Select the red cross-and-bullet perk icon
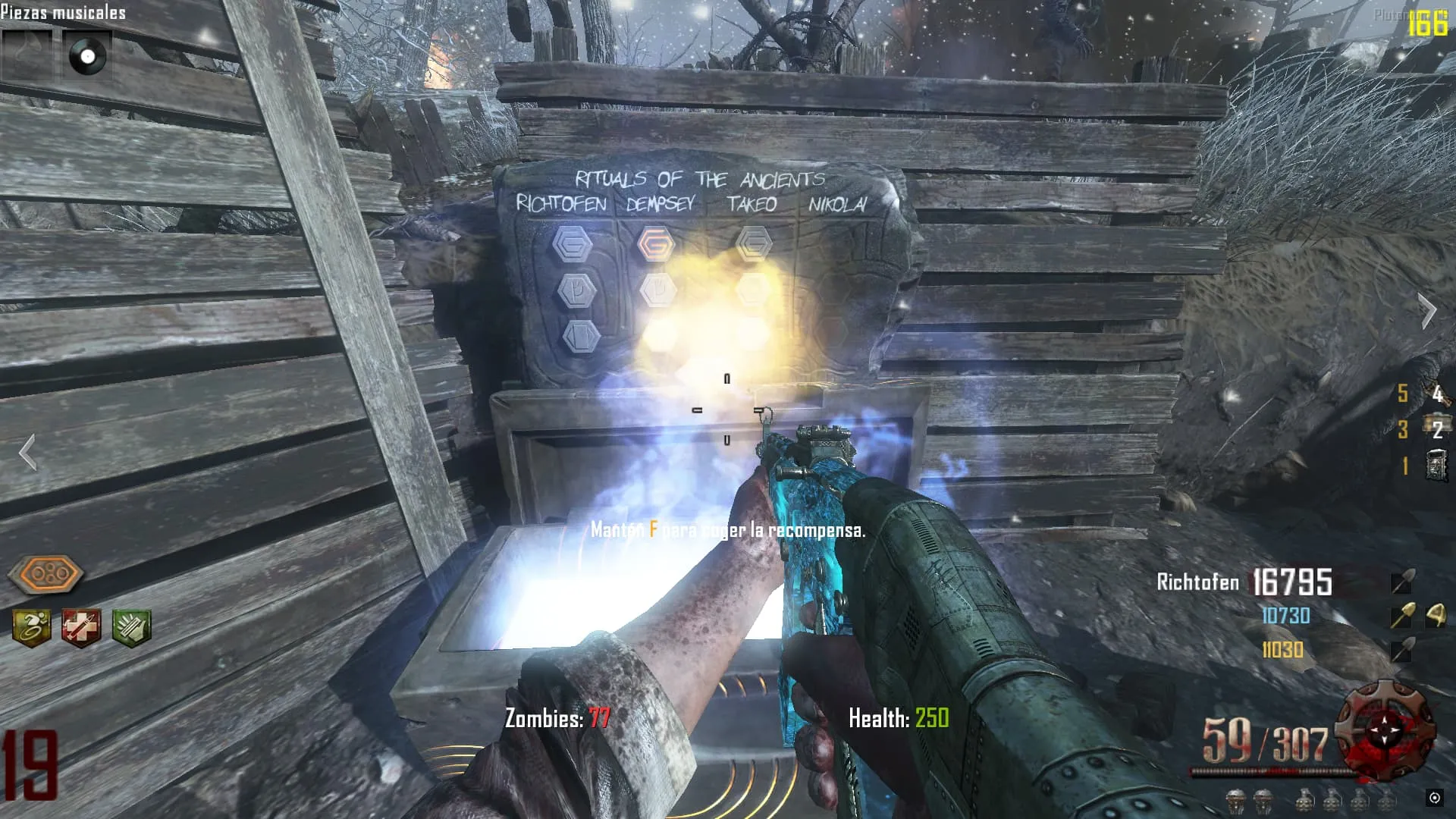 click(81, 628)
